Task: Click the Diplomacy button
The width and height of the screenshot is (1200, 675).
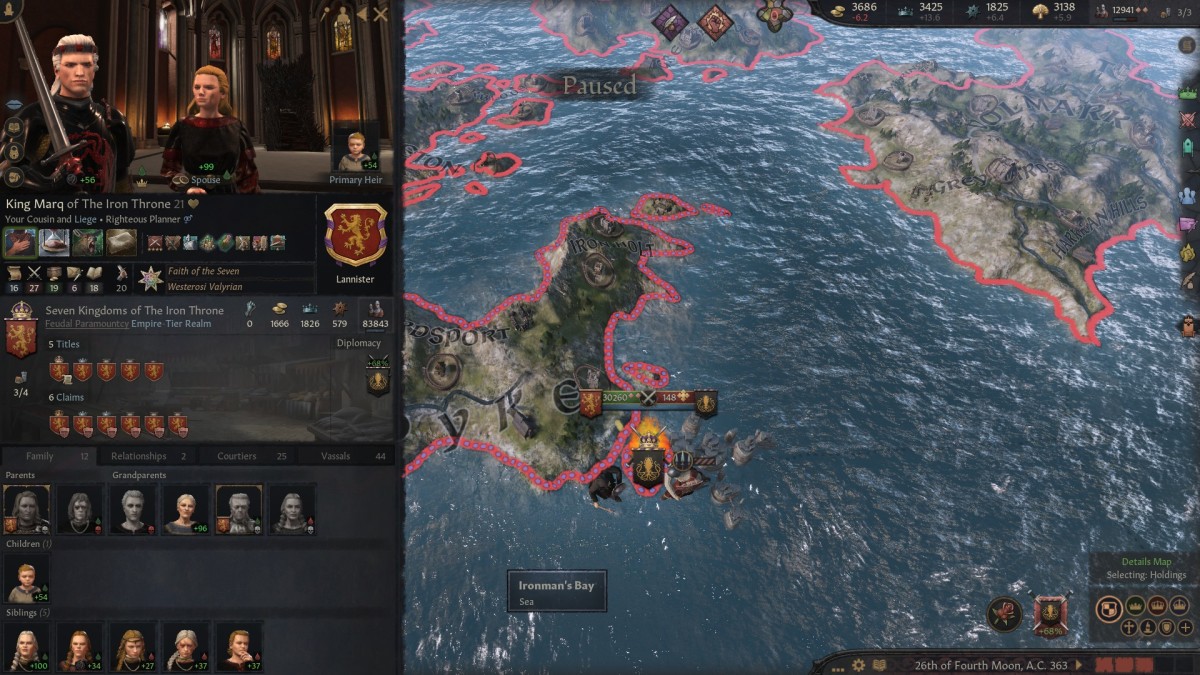Action: pyautogui.click(x=359, y=343)
